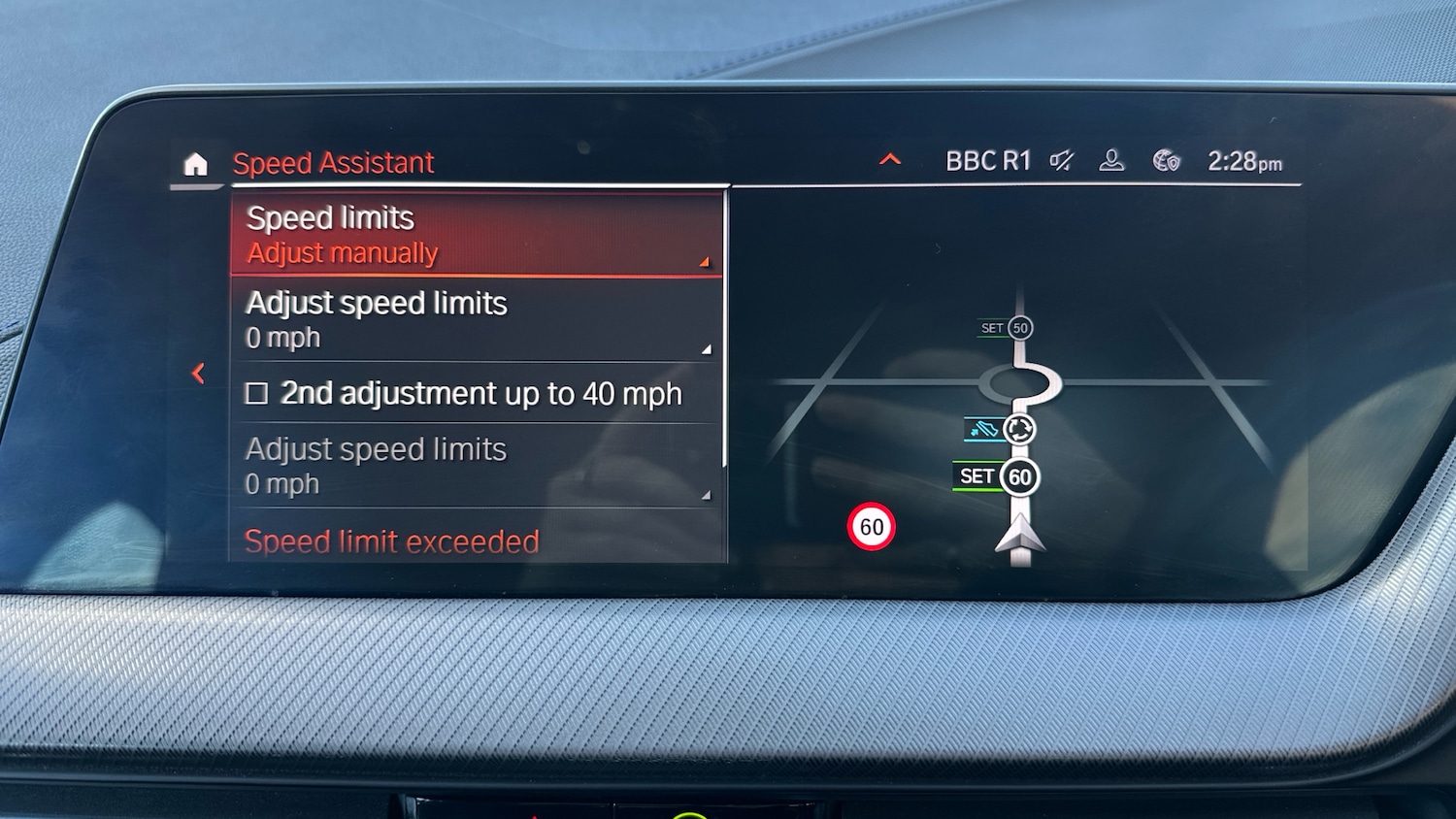Image resolution: width=1456 pixels, height=819 pixels.
Task: Select the SET 50 marker past the roundabout
Action: point(1007,328)
